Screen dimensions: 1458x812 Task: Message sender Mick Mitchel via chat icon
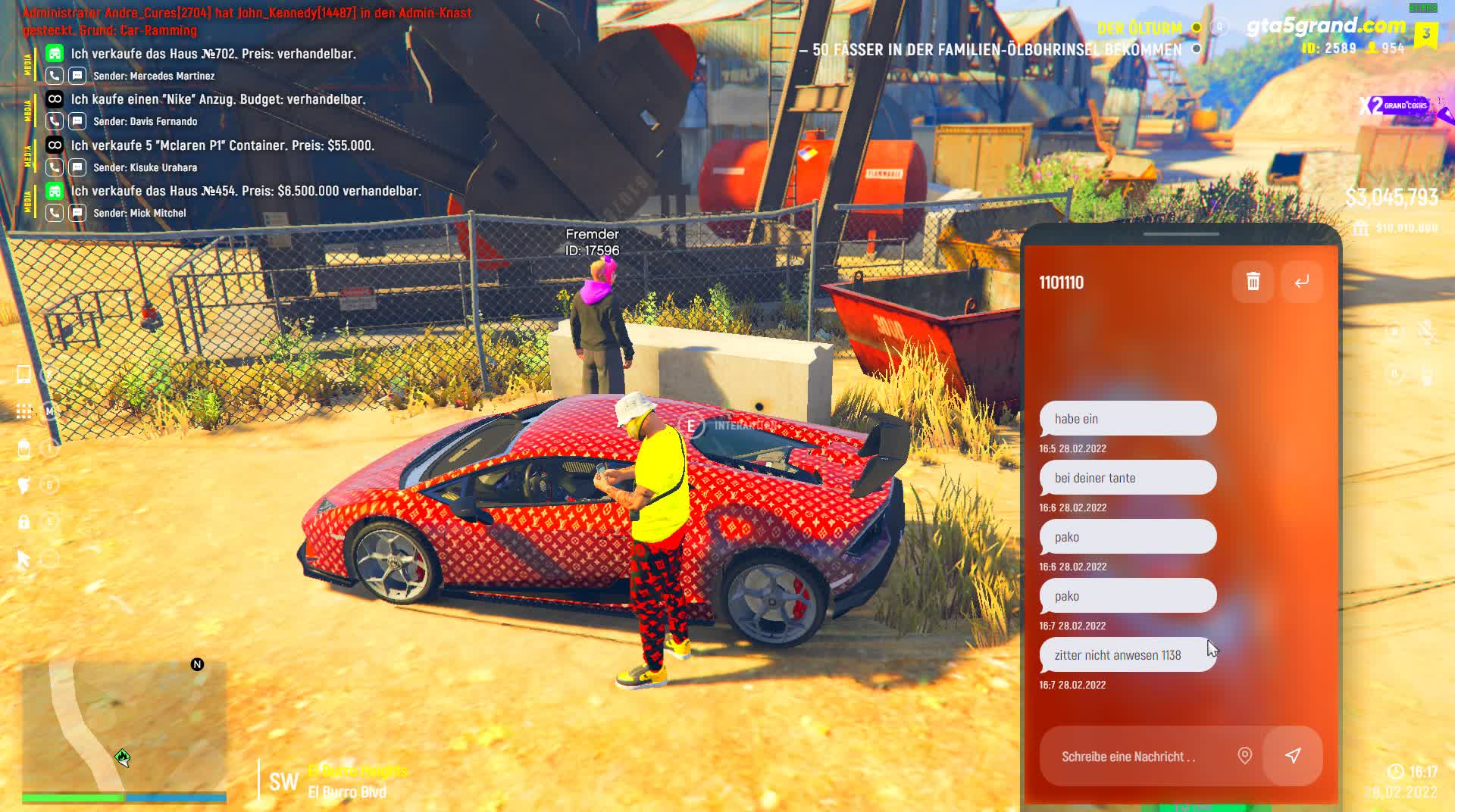[x=77, y=213]
